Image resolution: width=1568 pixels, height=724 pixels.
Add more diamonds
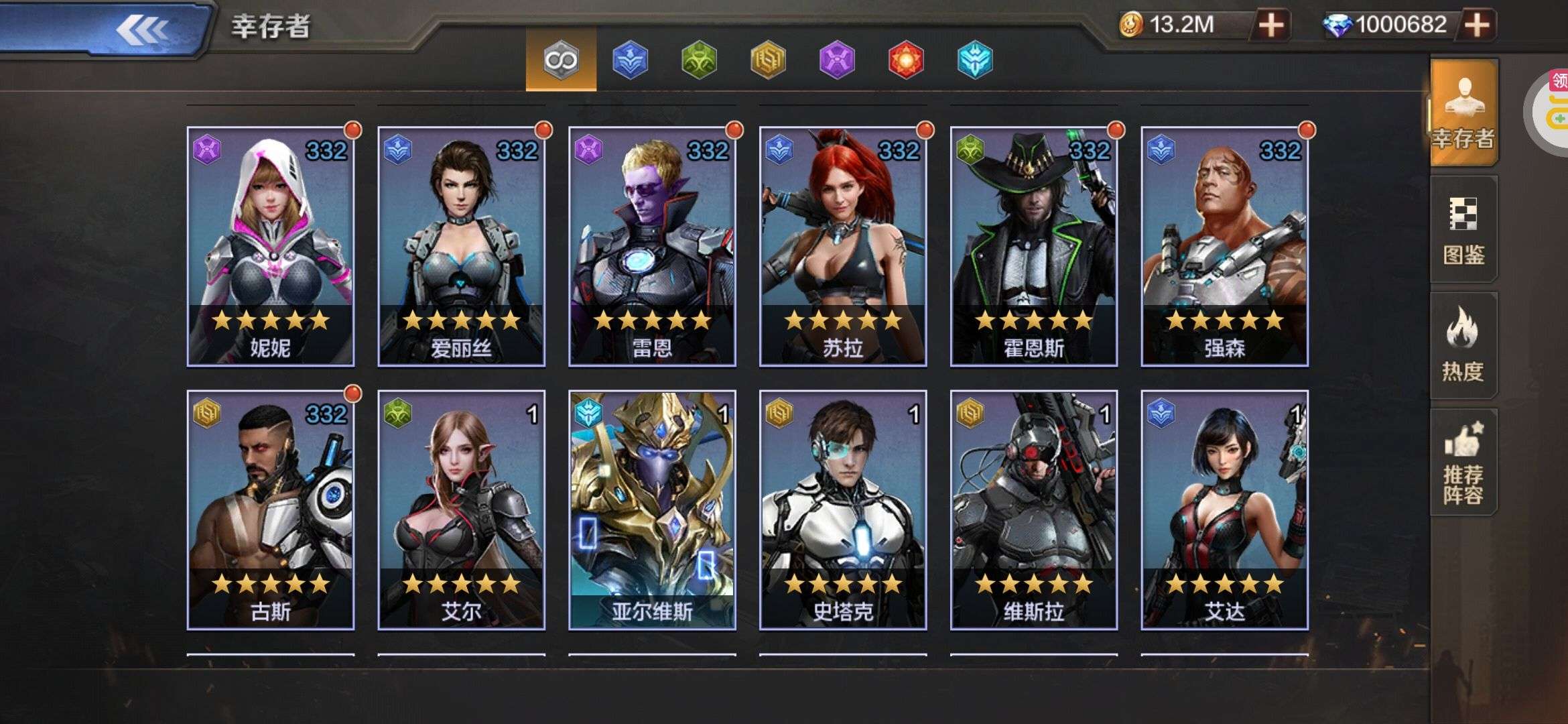(1477, 25)
